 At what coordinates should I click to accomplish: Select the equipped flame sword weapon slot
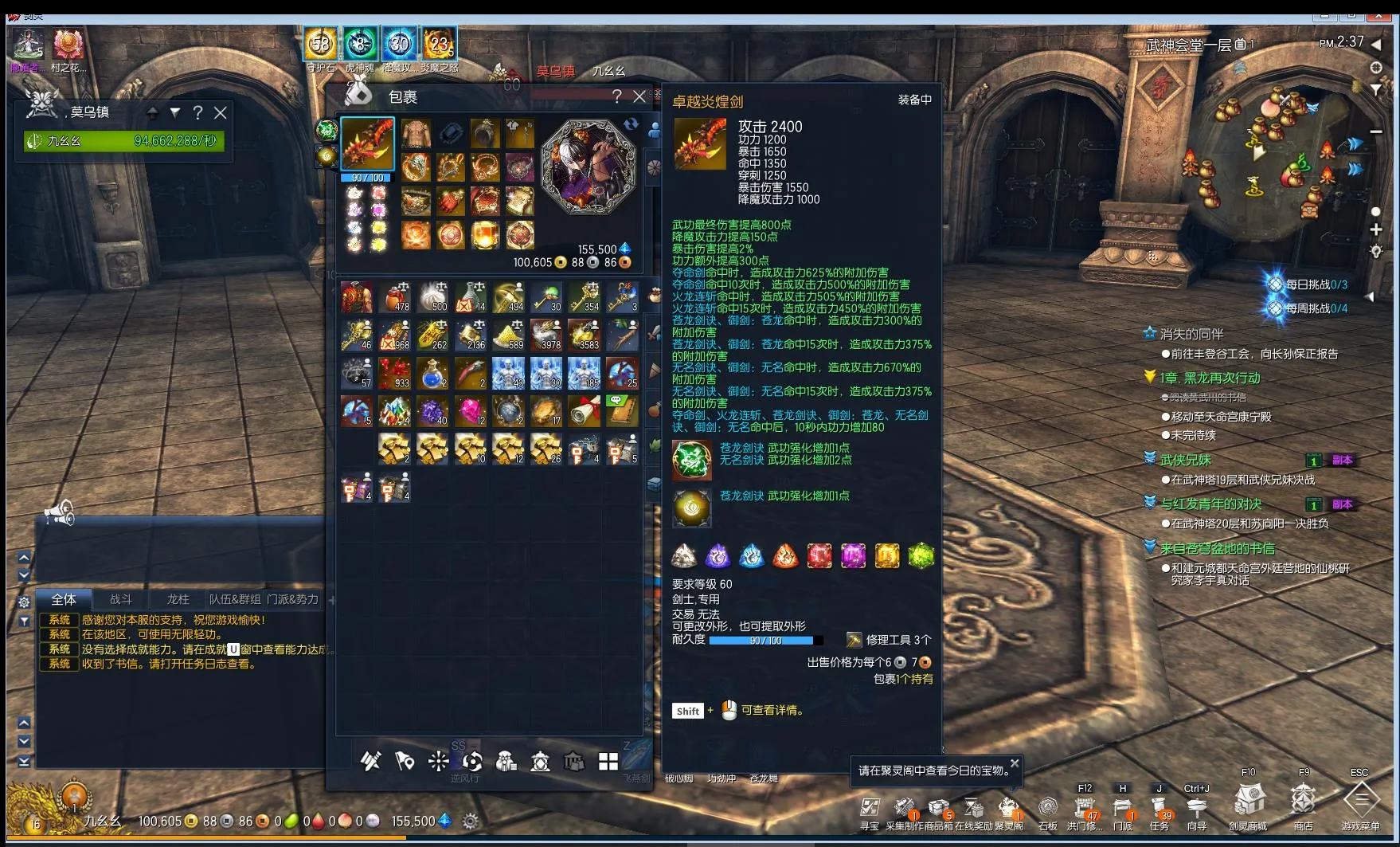click(367, 143)
